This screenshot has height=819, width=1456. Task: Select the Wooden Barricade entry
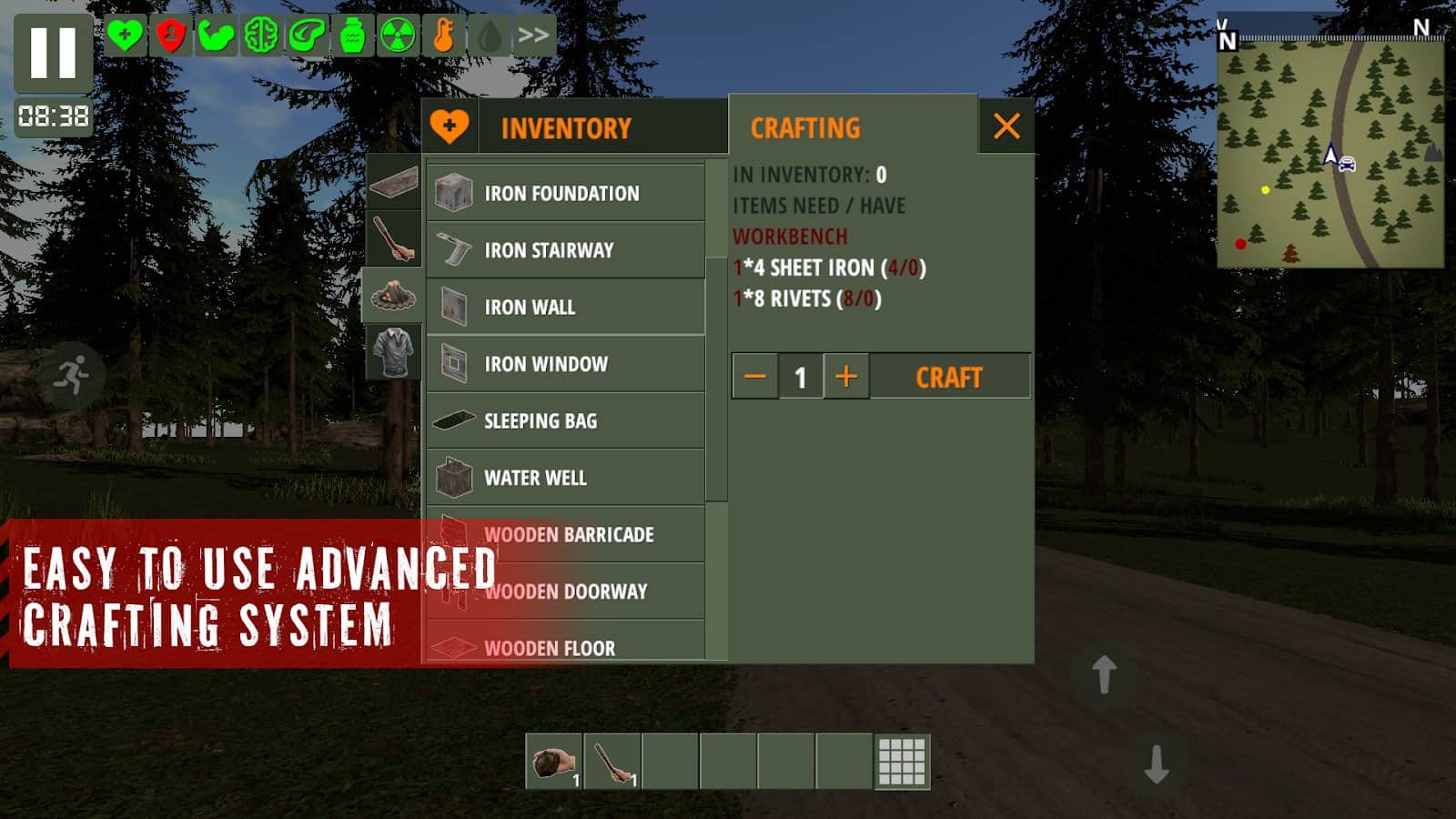(569, 534)
